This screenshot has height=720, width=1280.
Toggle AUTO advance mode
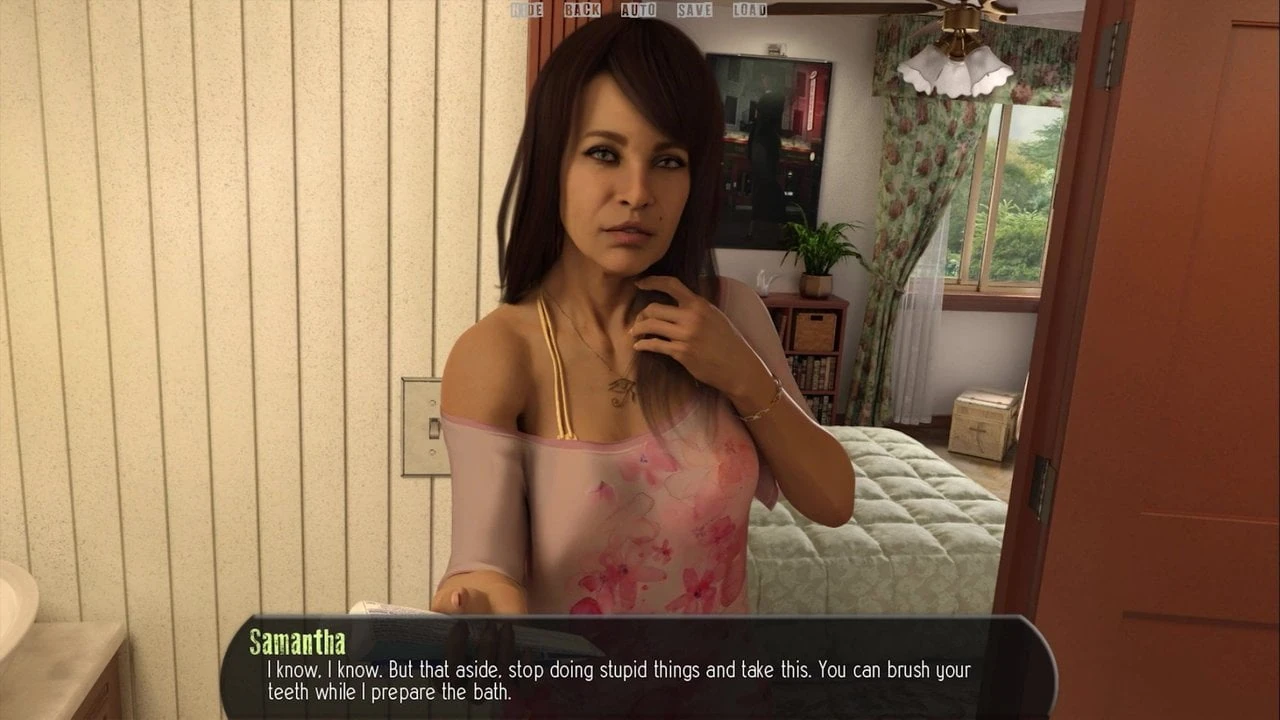(638, 10)
